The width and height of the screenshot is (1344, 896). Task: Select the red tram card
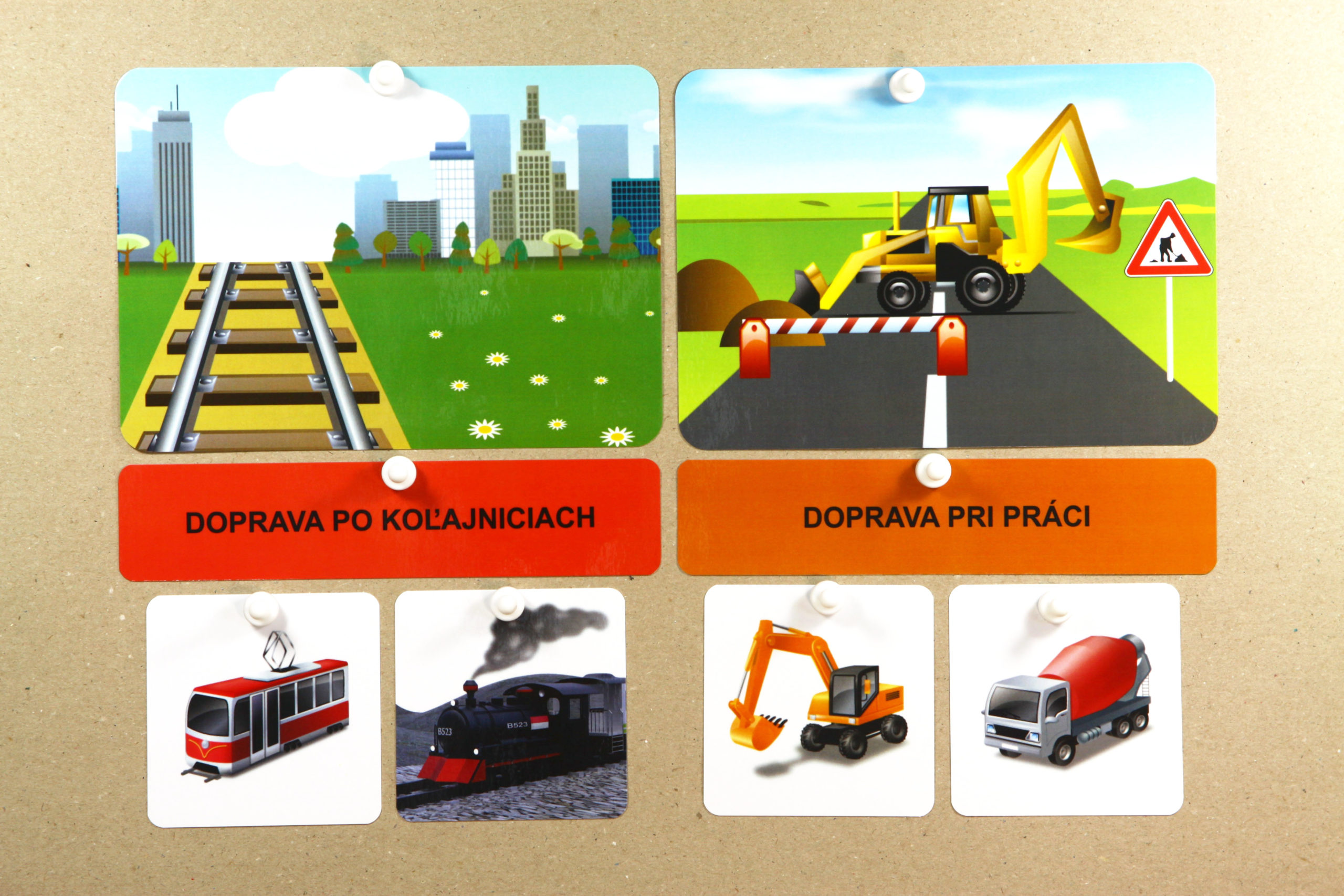click(x=264, y=709)
